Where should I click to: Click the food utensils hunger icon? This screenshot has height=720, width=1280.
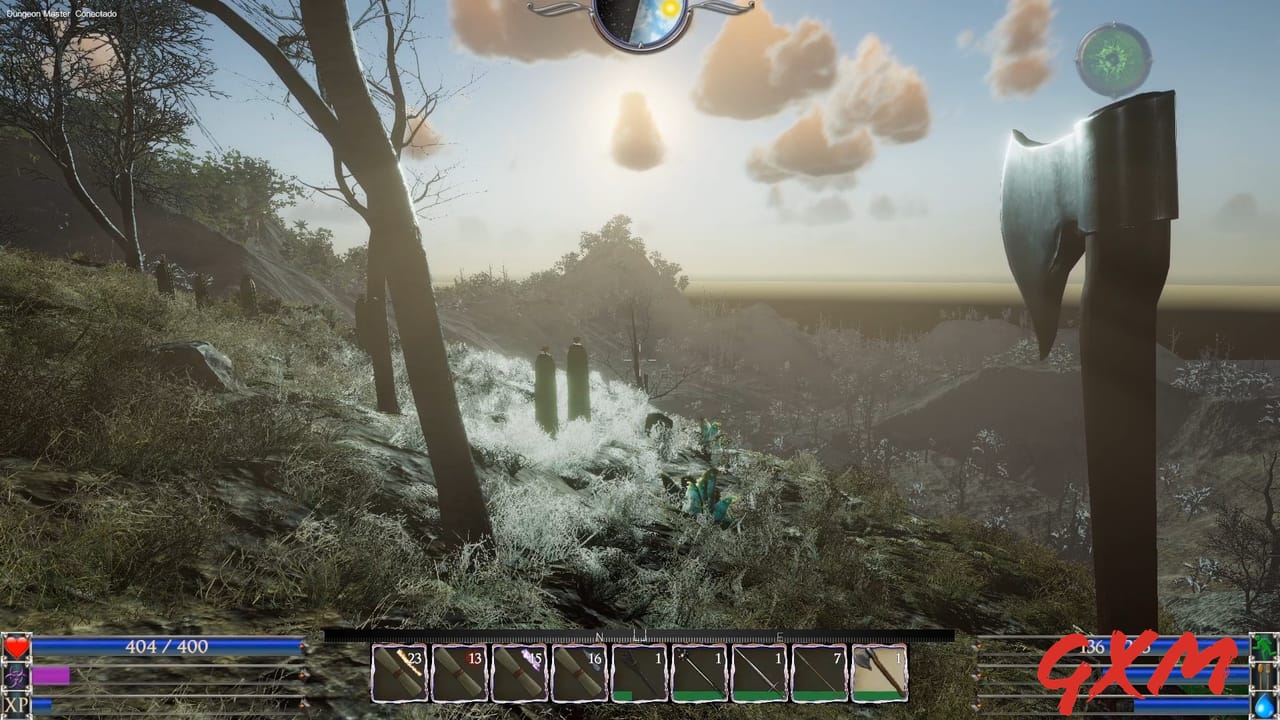click(x=1262, y=675)
